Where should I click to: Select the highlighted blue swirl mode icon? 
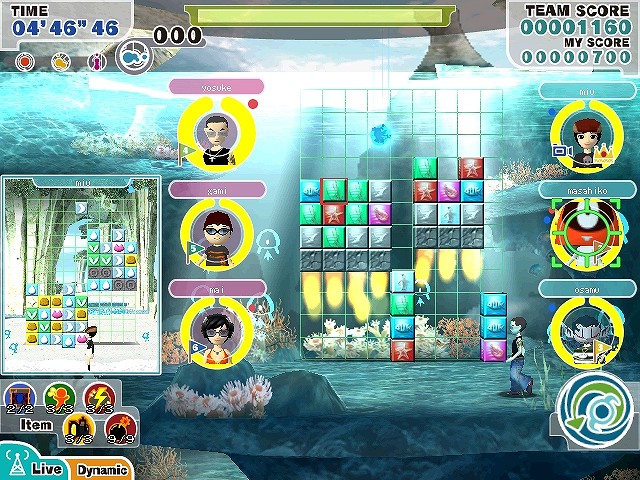(x=133, y=57)
